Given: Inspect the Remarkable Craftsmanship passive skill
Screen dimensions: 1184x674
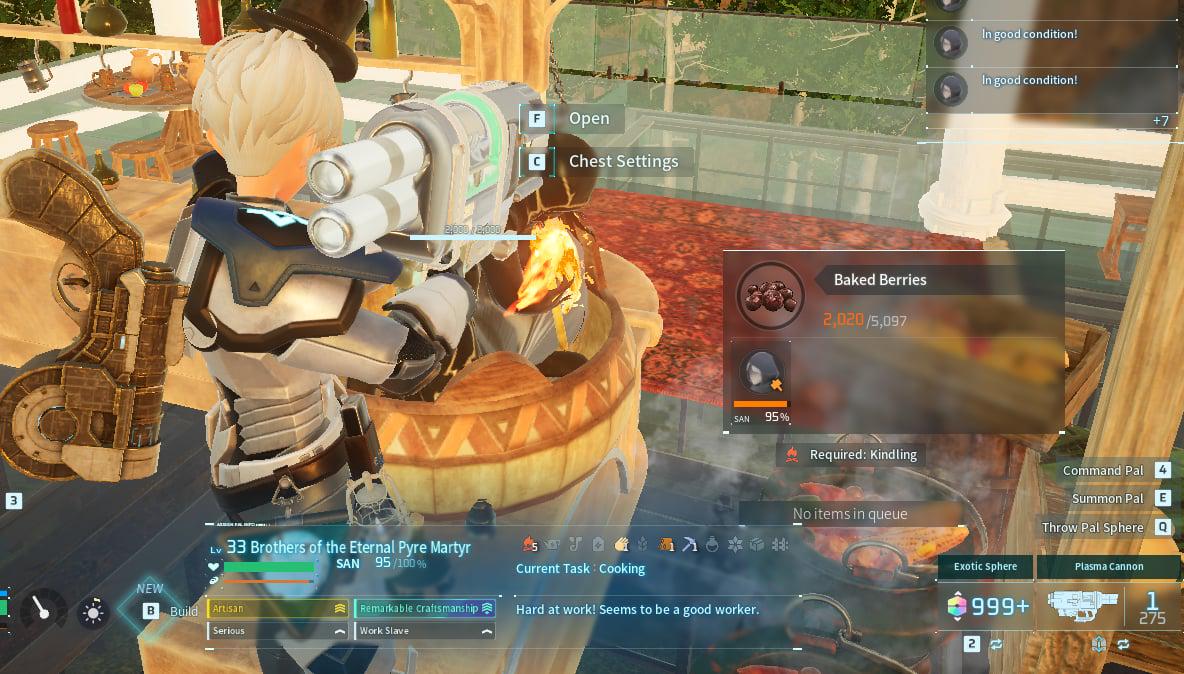Looking at the screenshot, I should [x=425, y=608].
